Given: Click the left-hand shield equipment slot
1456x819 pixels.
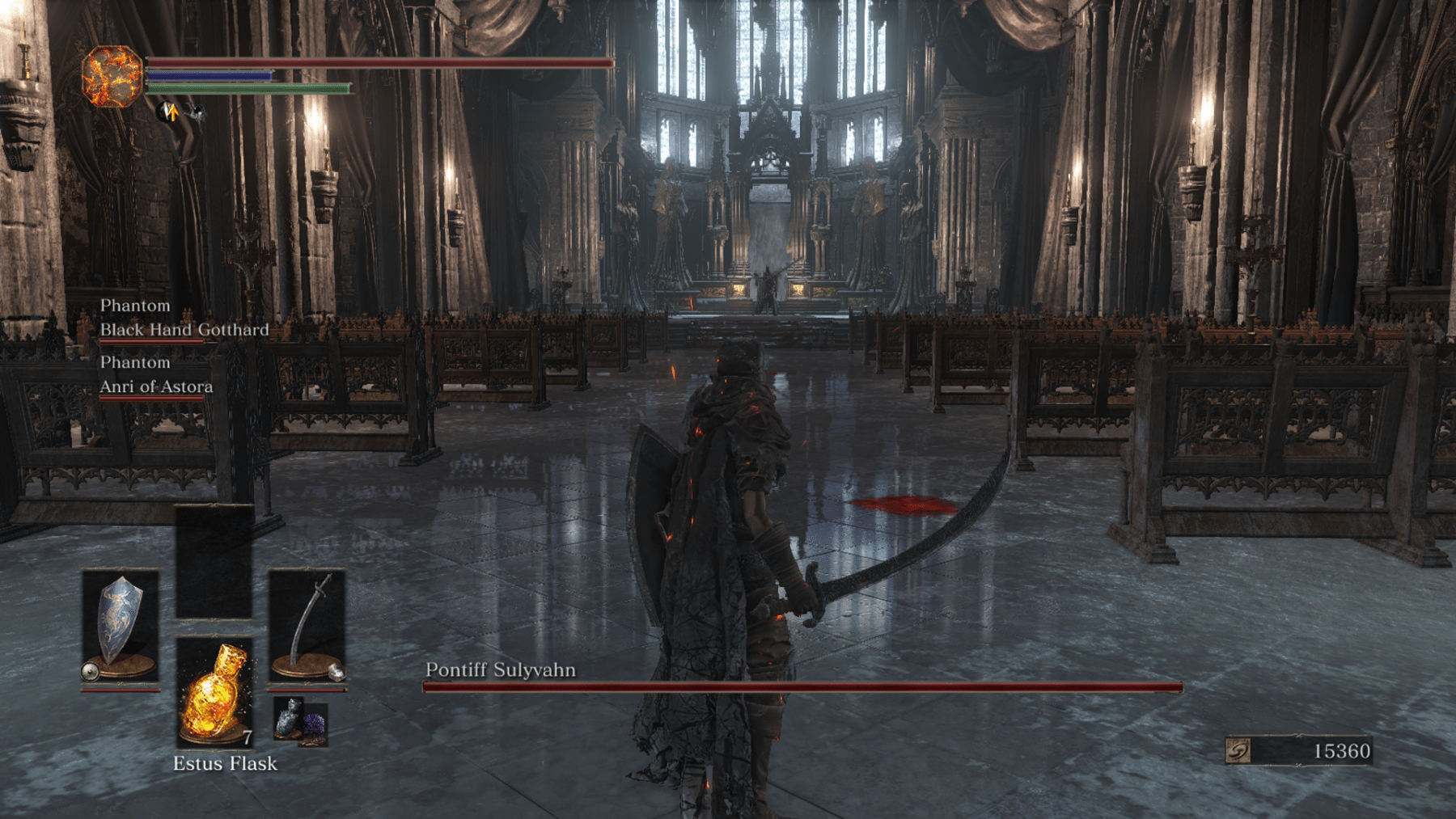Looking at the screenshot, I should point(121,627).
